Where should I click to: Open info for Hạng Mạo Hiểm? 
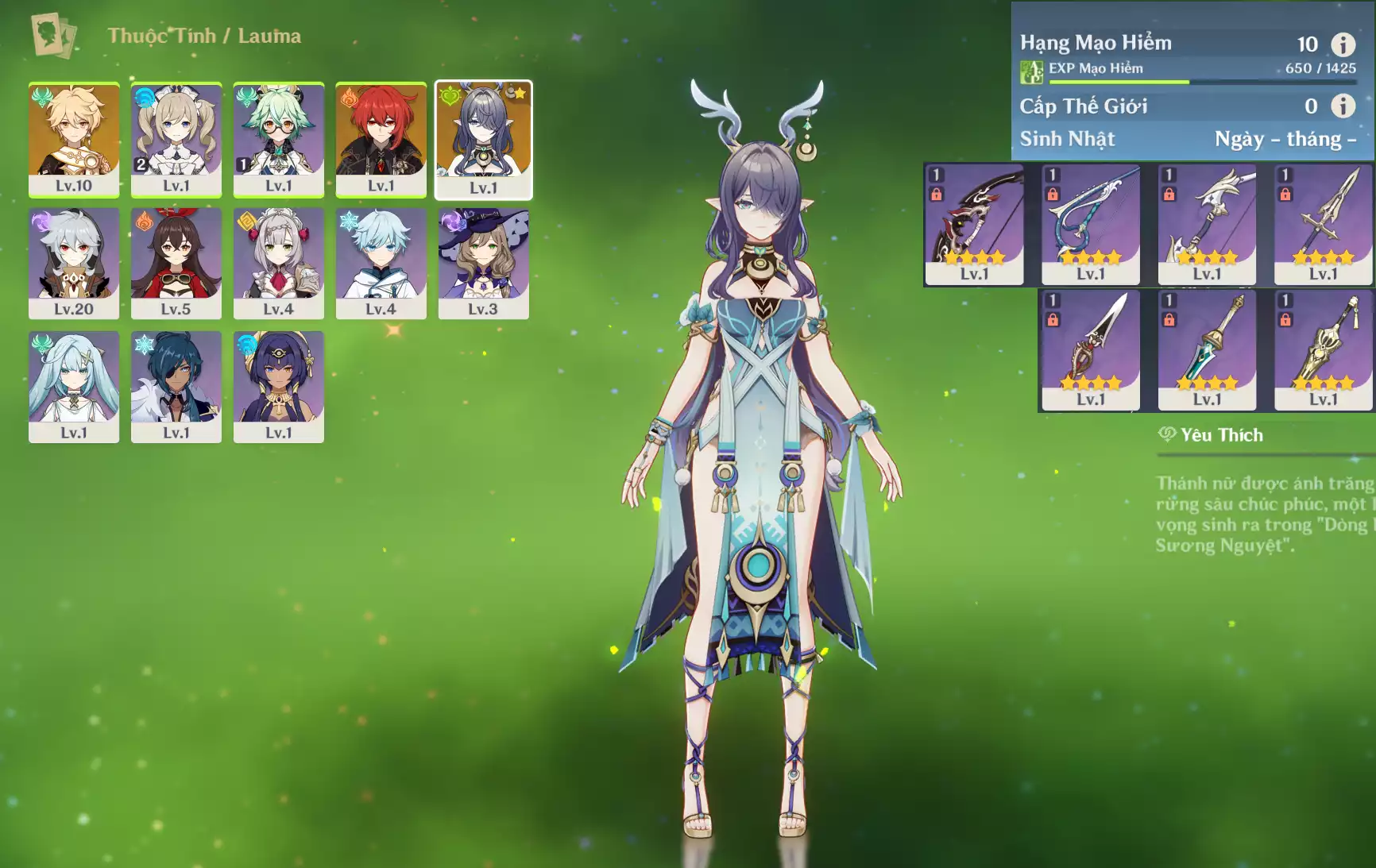click(1343, 44)
